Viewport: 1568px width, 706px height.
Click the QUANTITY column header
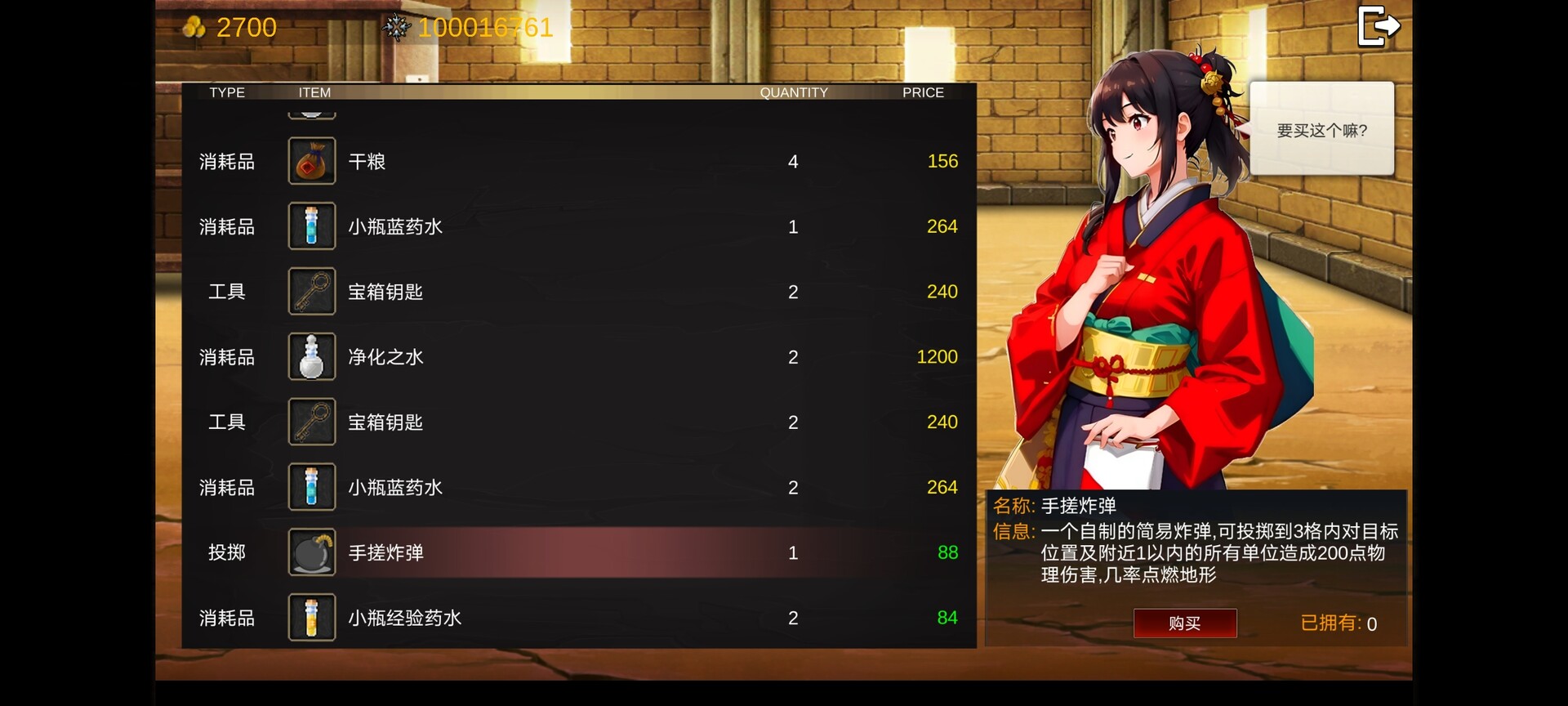pyautogui.click(x=795, y=92)
